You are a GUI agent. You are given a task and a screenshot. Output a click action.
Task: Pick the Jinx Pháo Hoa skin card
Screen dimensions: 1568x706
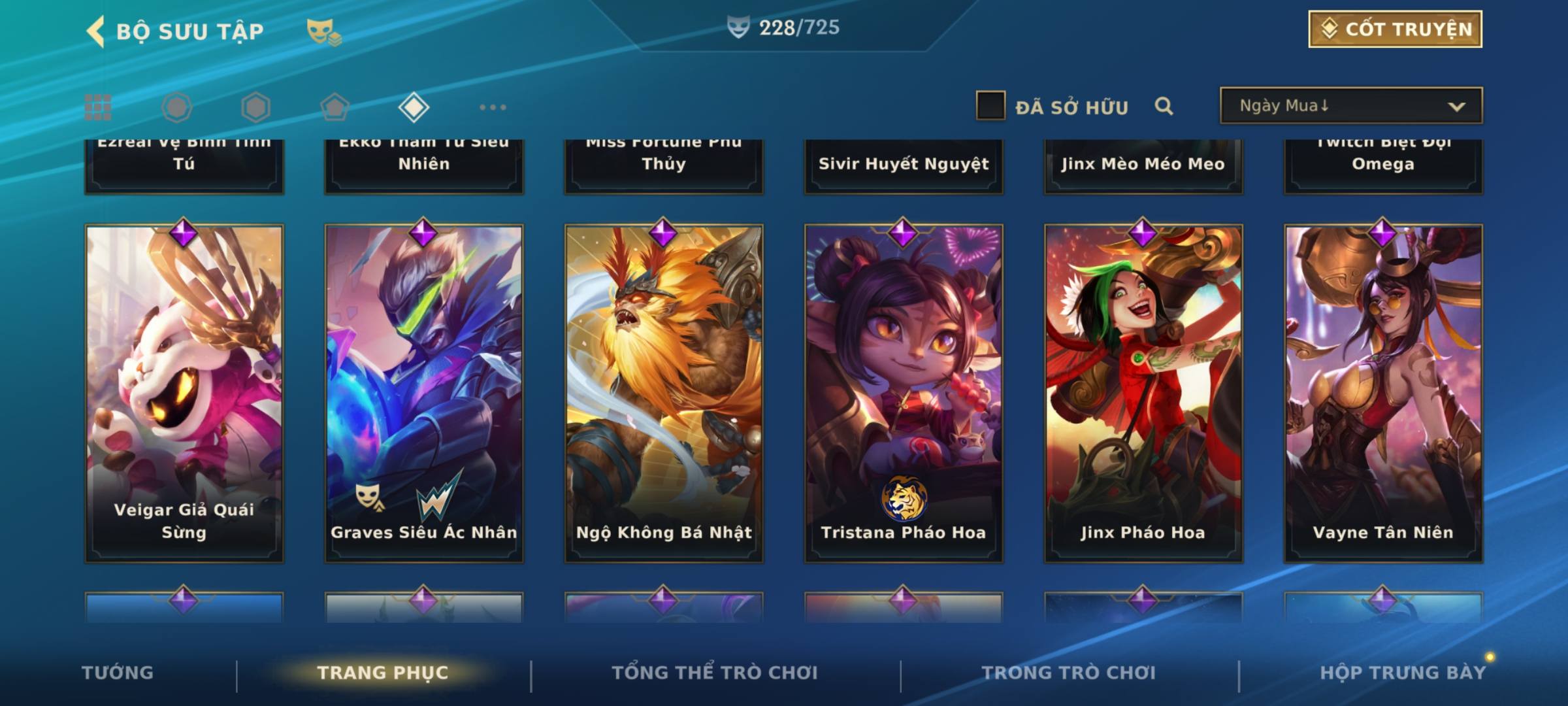(x=1143, y=392)
